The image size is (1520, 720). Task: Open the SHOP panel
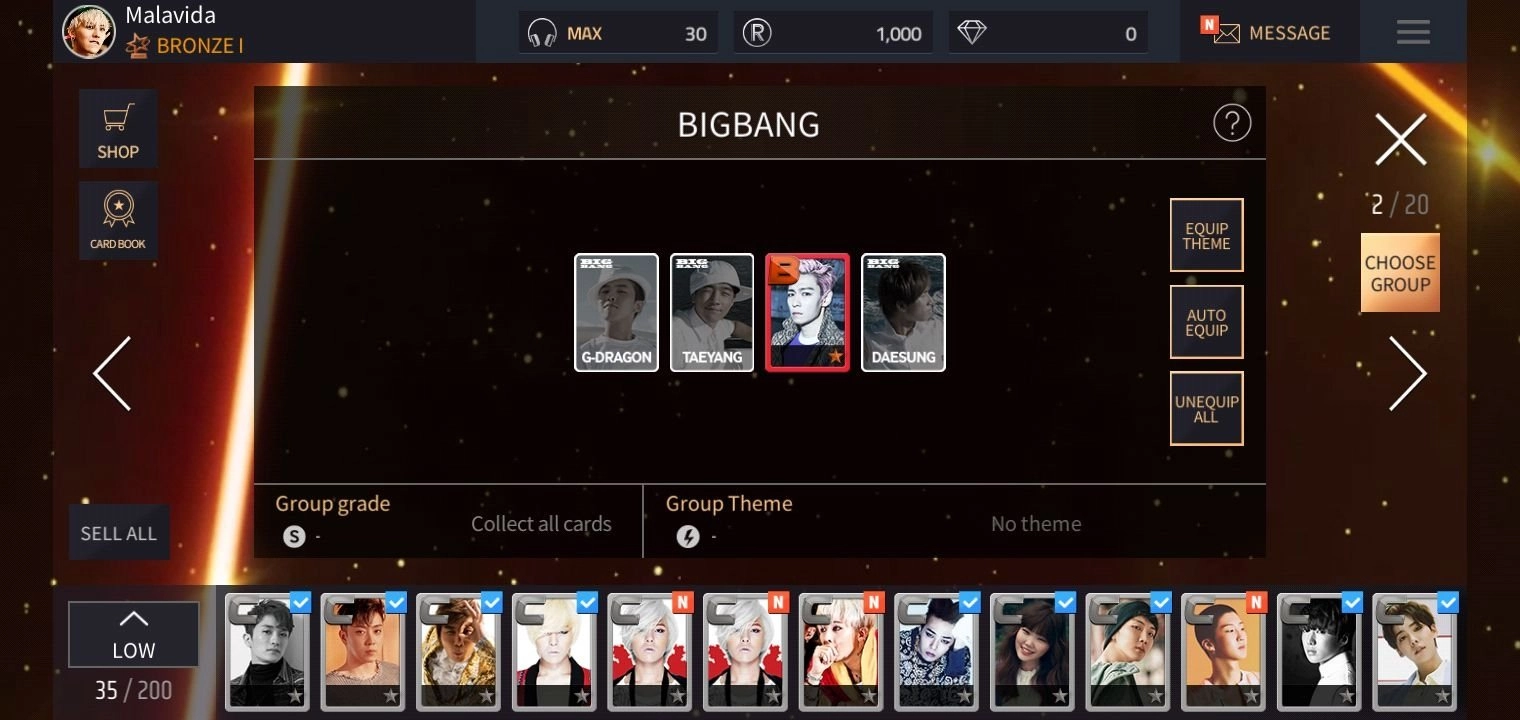pyautogui.click(x=118, y=128)
